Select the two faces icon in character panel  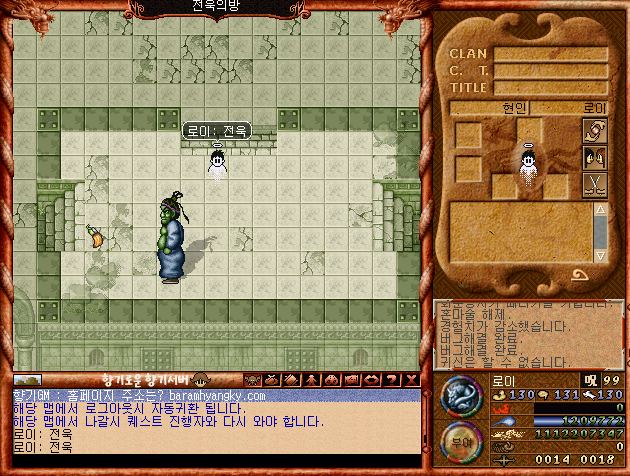point(594,158)
